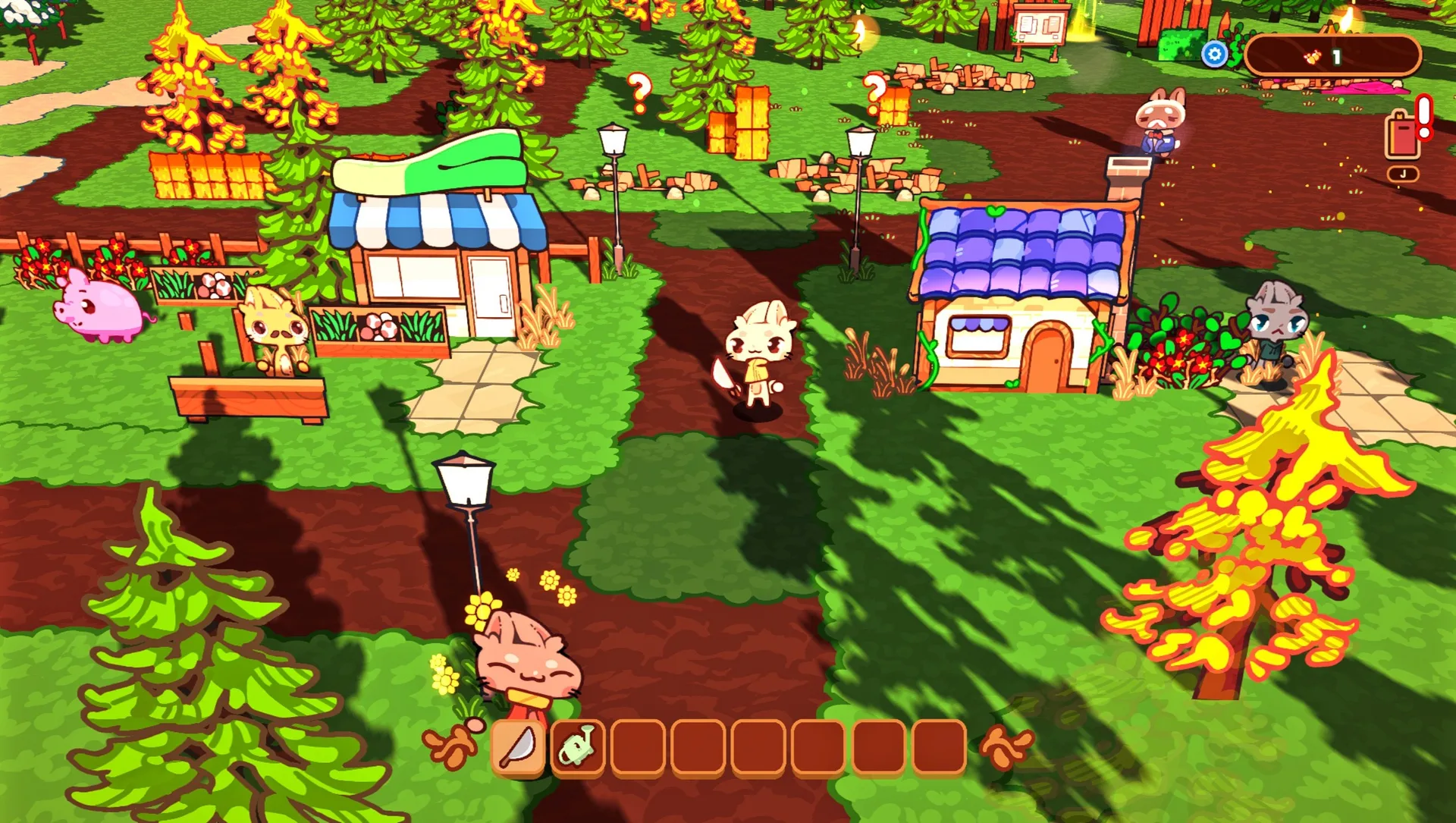Open settings with the blue gear icon
Screen dimensions: 1456x823
1215,55
